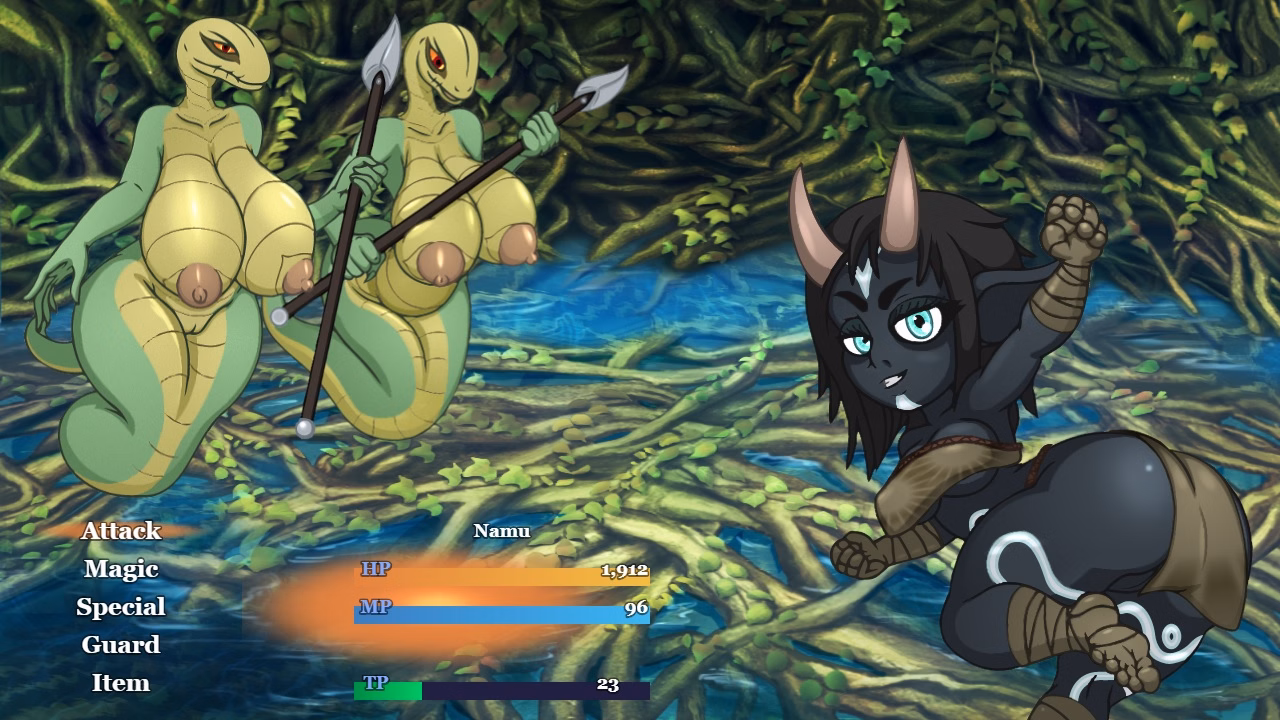This screenshot has height=720, width=1280.
Task: Open the Item command
Action: pos(120,683)
